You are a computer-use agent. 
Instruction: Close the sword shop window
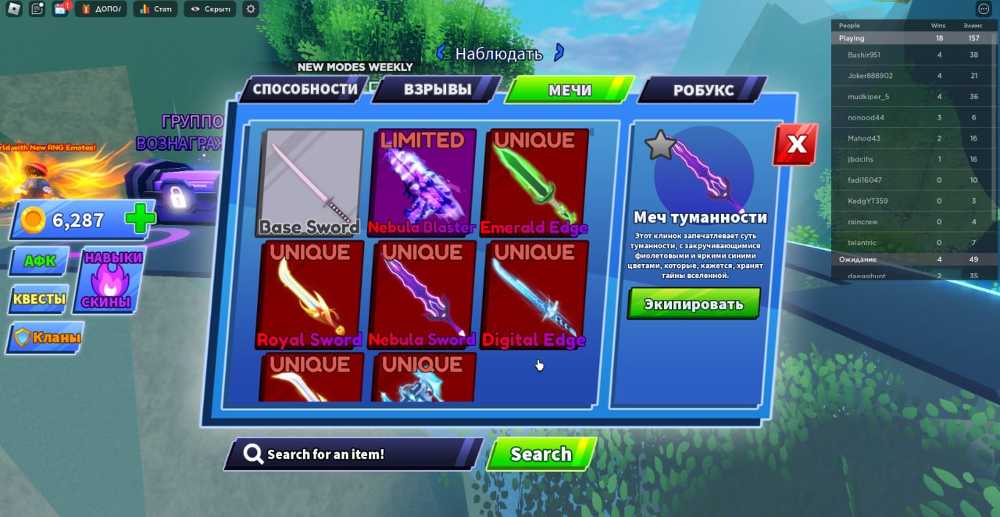(x=796, y=145)
